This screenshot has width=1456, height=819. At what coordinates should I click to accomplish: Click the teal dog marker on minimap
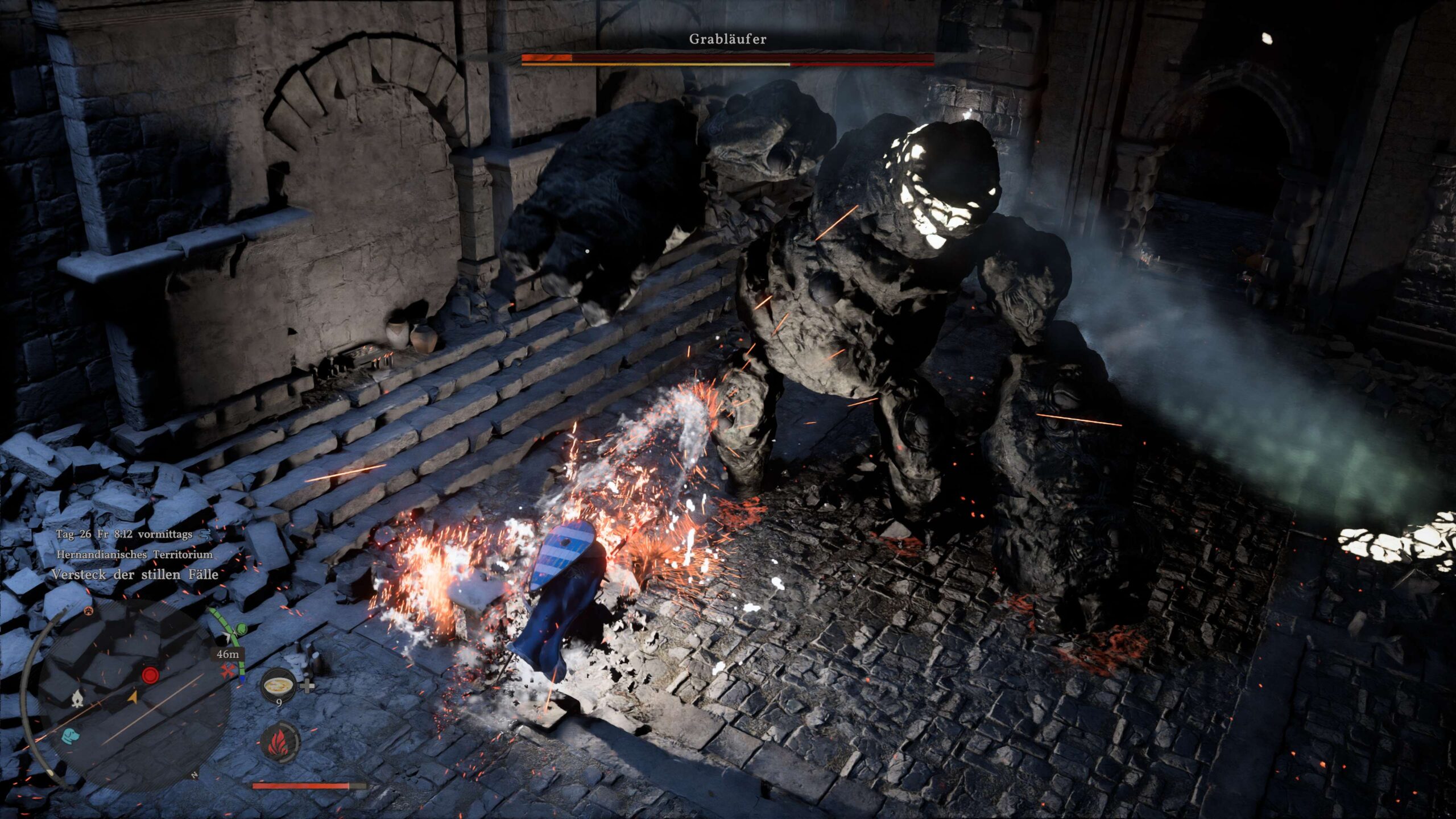tap(71, 735)
